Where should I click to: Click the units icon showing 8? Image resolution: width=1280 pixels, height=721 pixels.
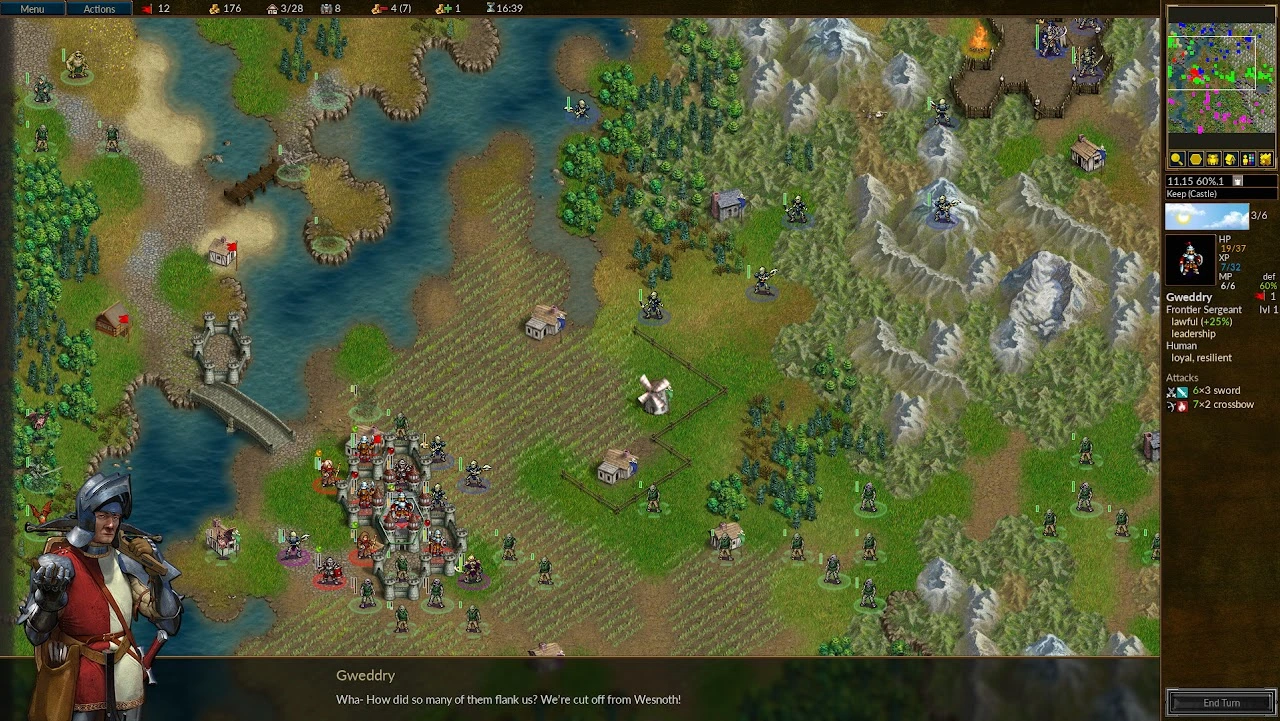327,8
